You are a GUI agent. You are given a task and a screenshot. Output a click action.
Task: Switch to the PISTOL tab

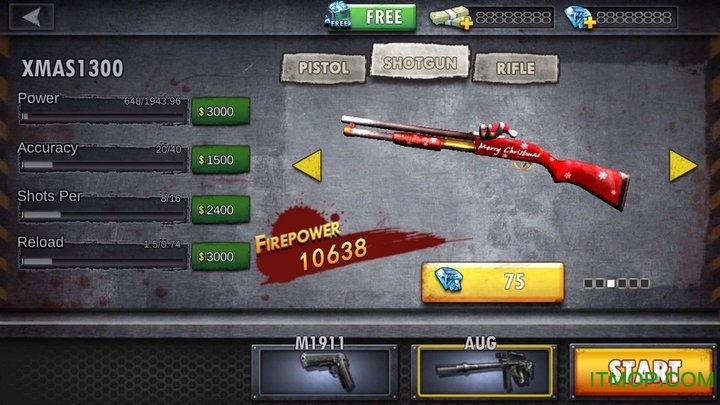click(324, 68)
